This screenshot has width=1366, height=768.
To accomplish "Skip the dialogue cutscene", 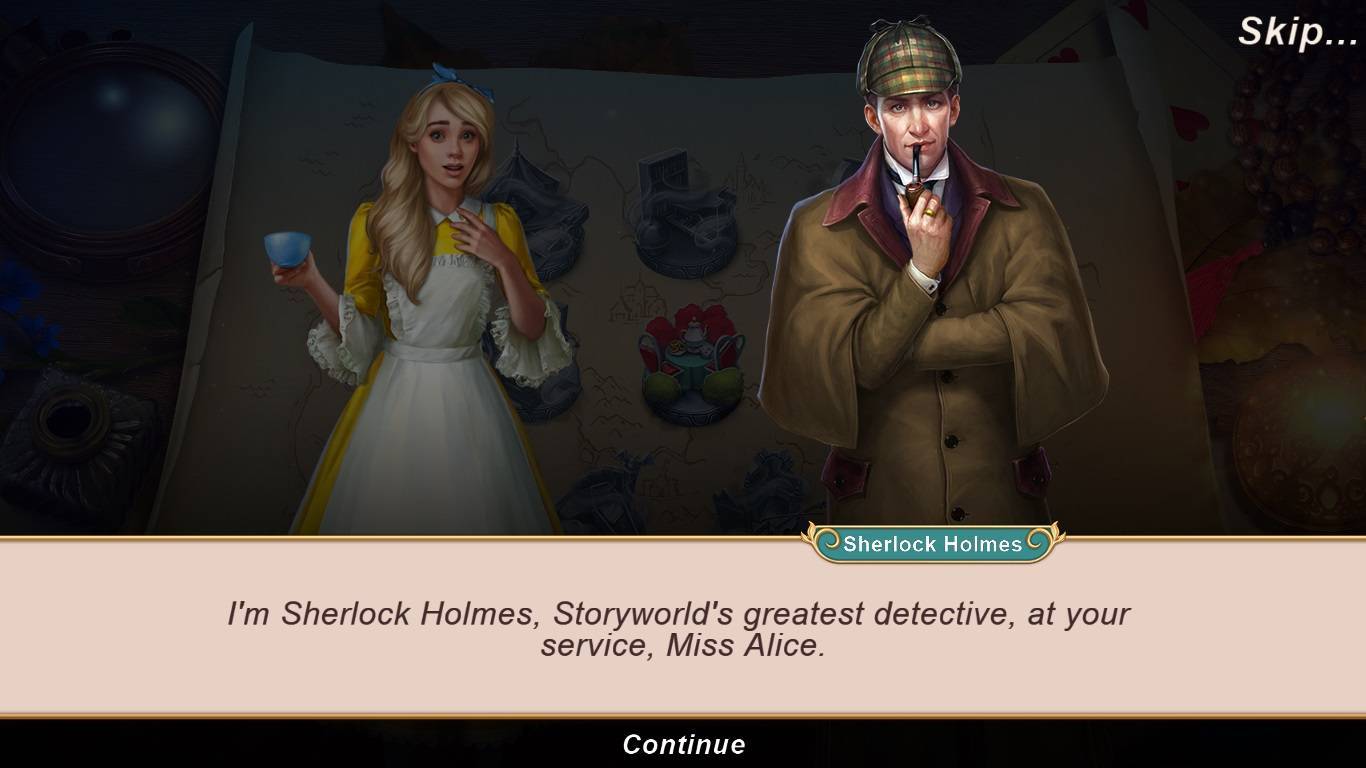I will click(1297, 32).
